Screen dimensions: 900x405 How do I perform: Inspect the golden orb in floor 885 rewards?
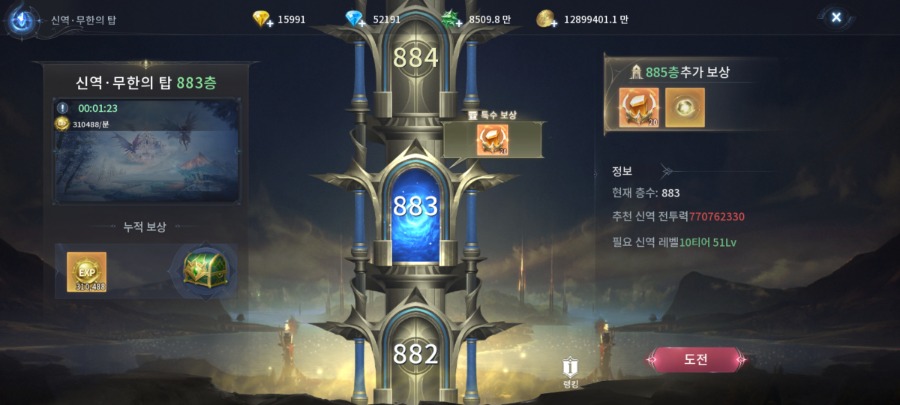(685, 108)
